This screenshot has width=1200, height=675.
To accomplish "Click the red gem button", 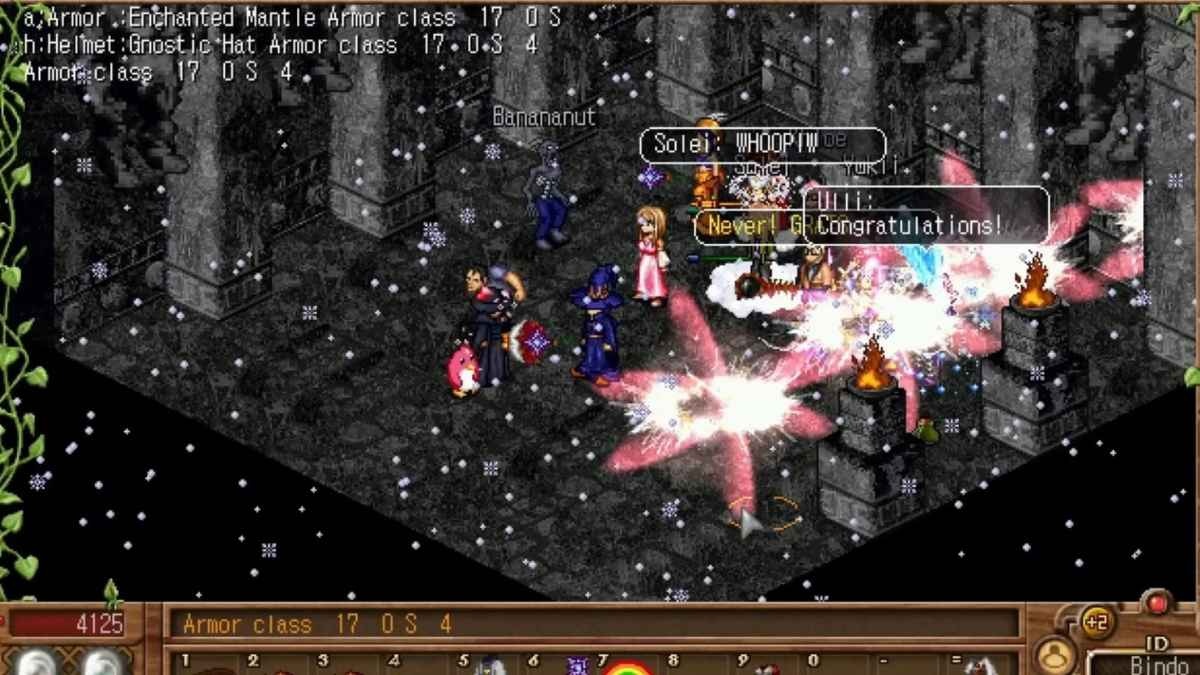I will (1158, 603).
